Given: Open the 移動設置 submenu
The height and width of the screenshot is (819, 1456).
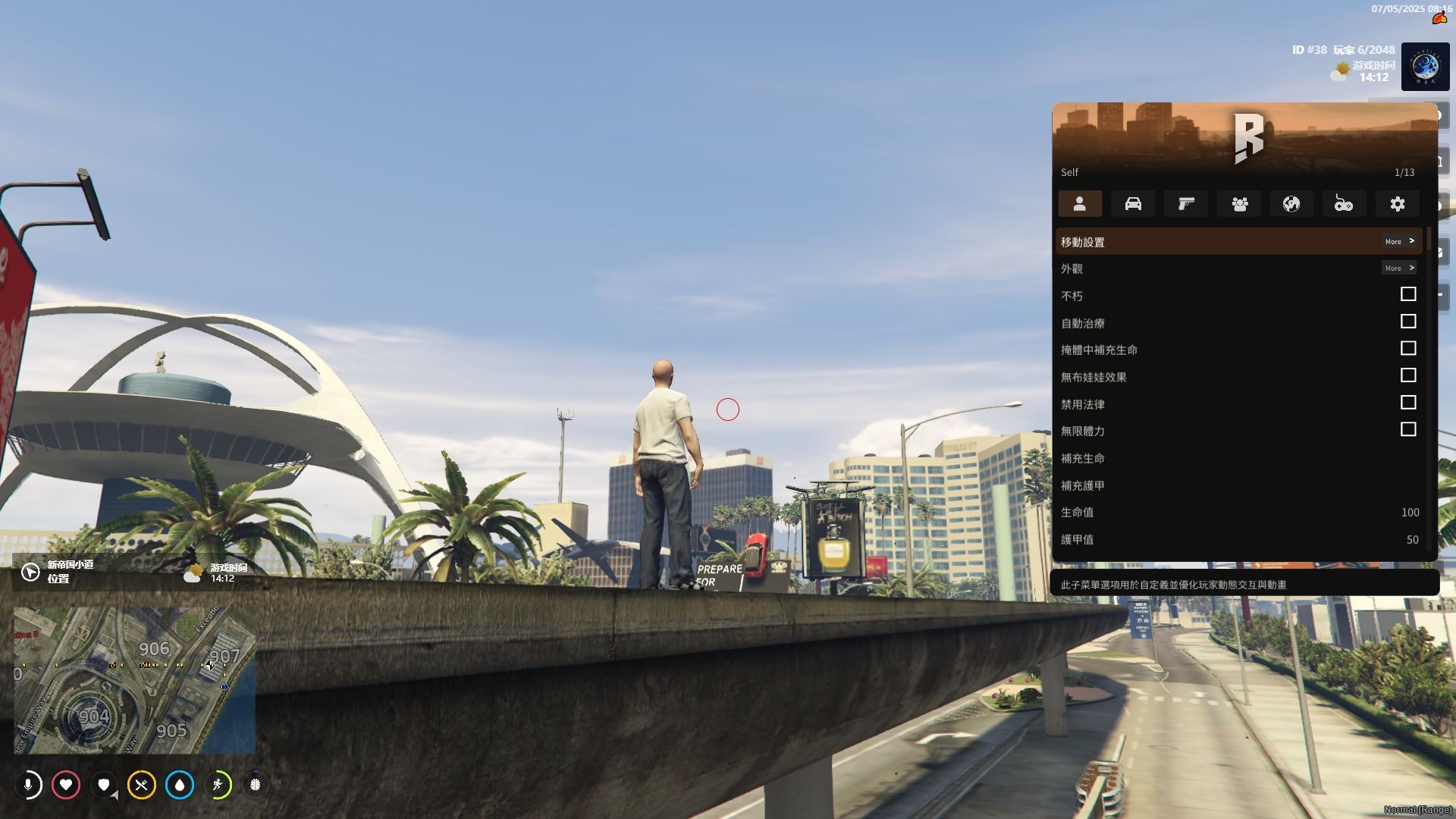Looking at the screenshot, I should (x=1238, y=242).
